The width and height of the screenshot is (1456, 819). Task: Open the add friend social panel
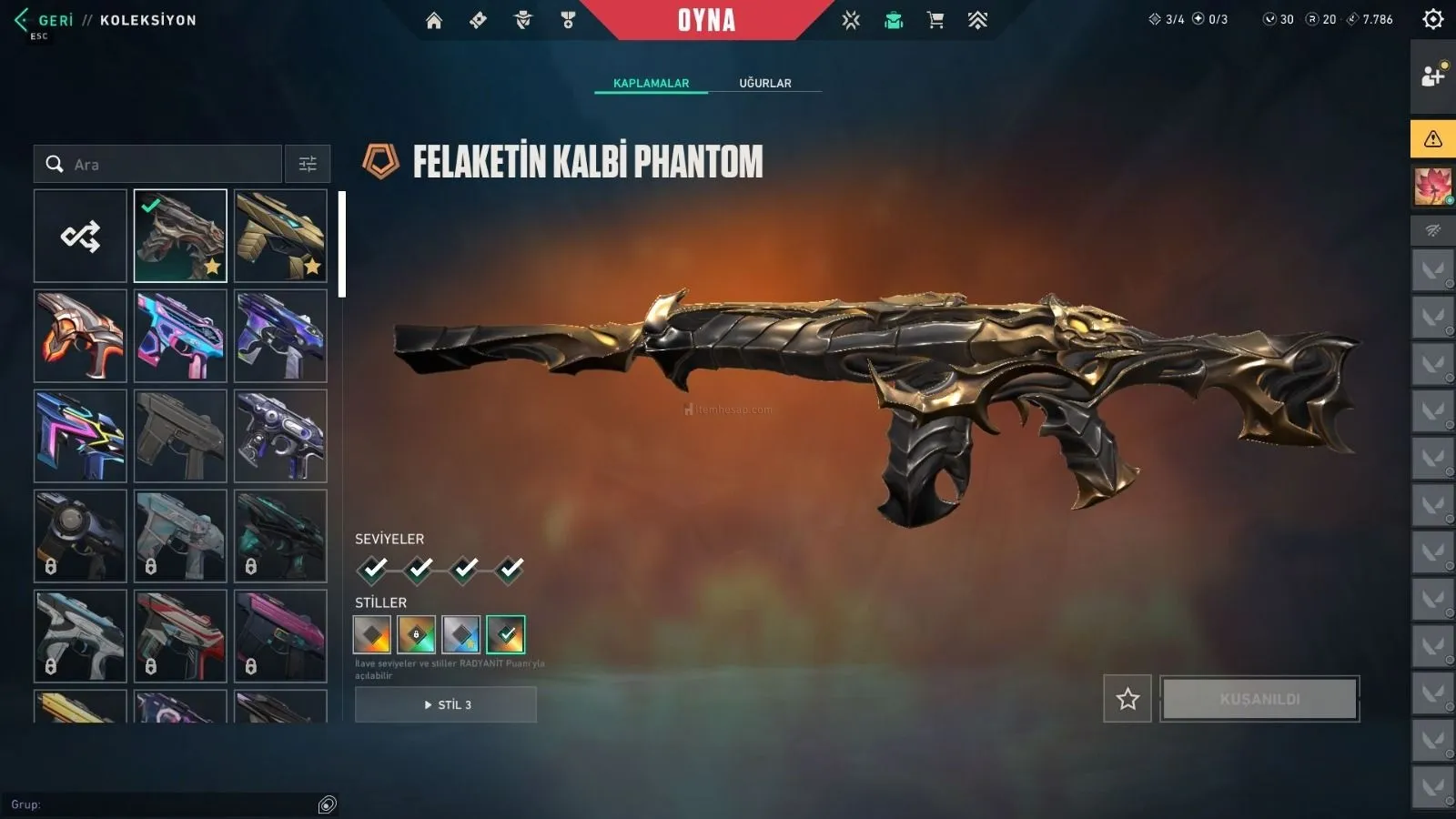coord(1432,76)
